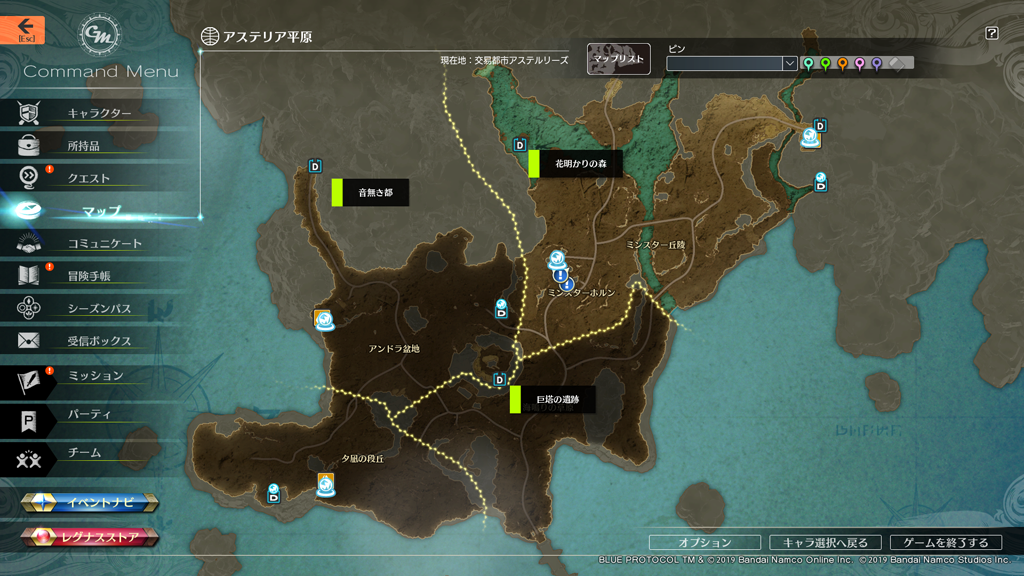Pick the orange map pin

tap(842, 63)
